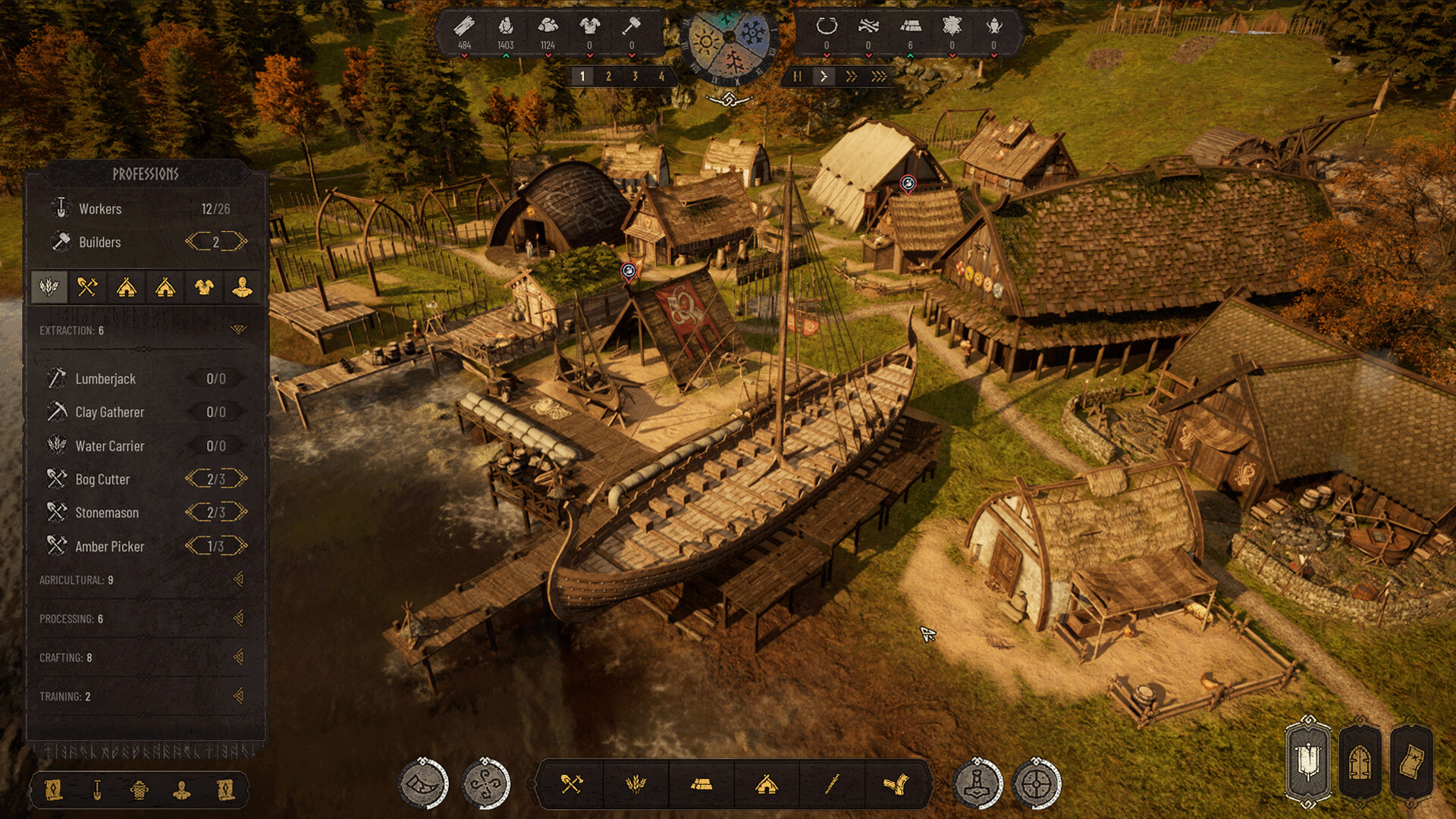Viewport: 1456px width, 819px height.
Task: Open the drinking horn round button
Action: [x=423, y=784]
